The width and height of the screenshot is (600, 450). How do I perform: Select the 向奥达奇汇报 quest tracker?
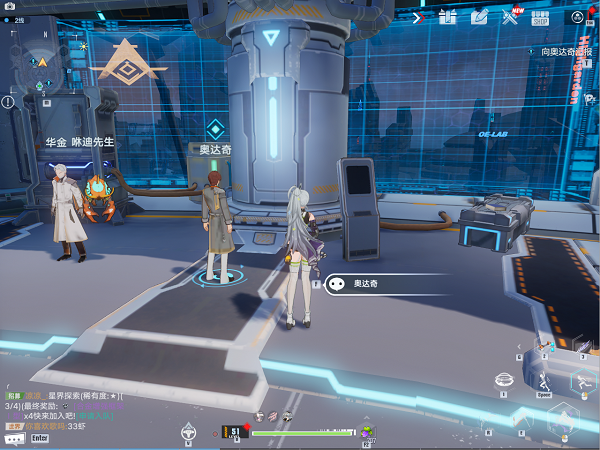(558, 50)
